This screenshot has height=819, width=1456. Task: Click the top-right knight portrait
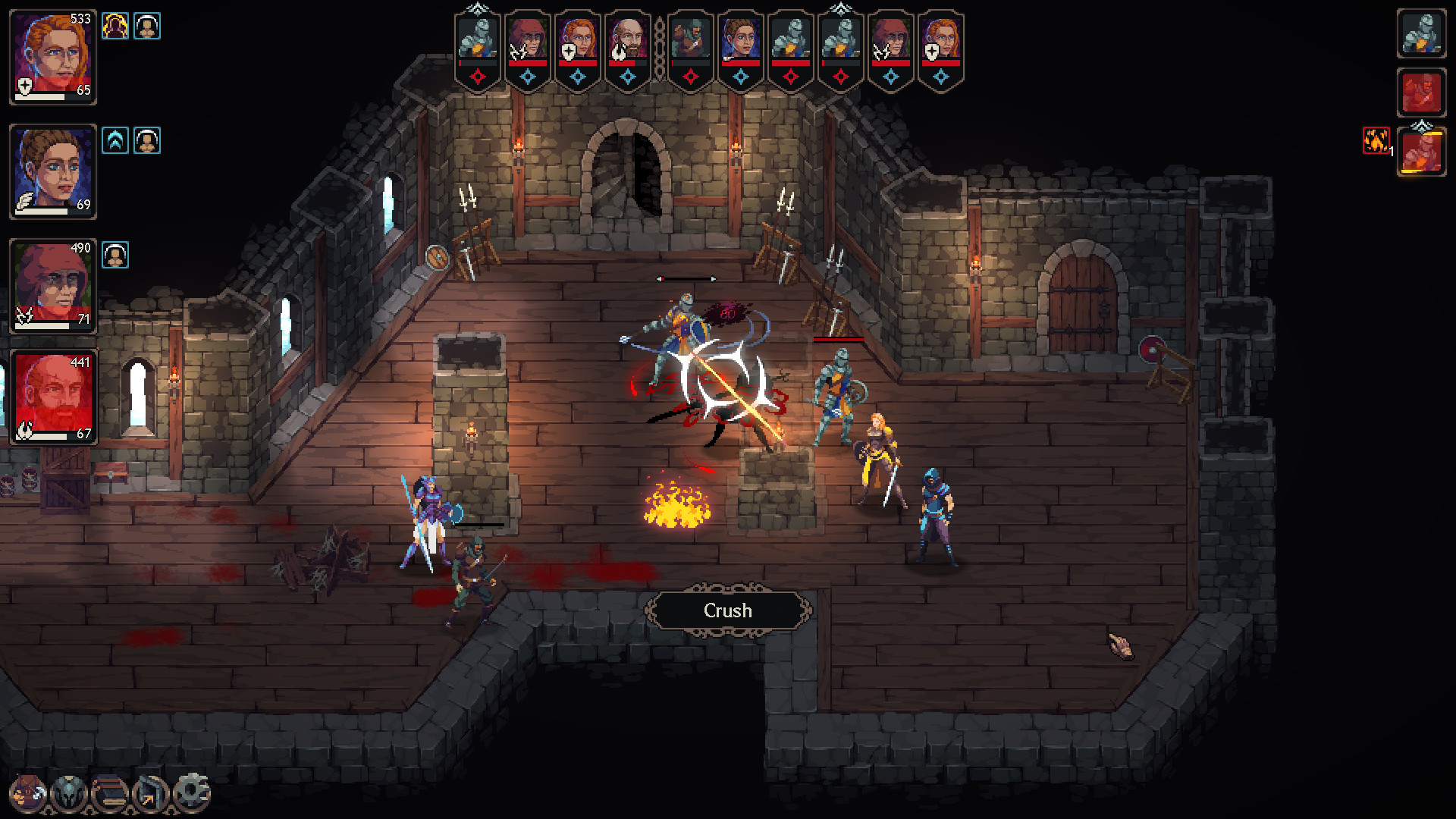[1421, 34]
